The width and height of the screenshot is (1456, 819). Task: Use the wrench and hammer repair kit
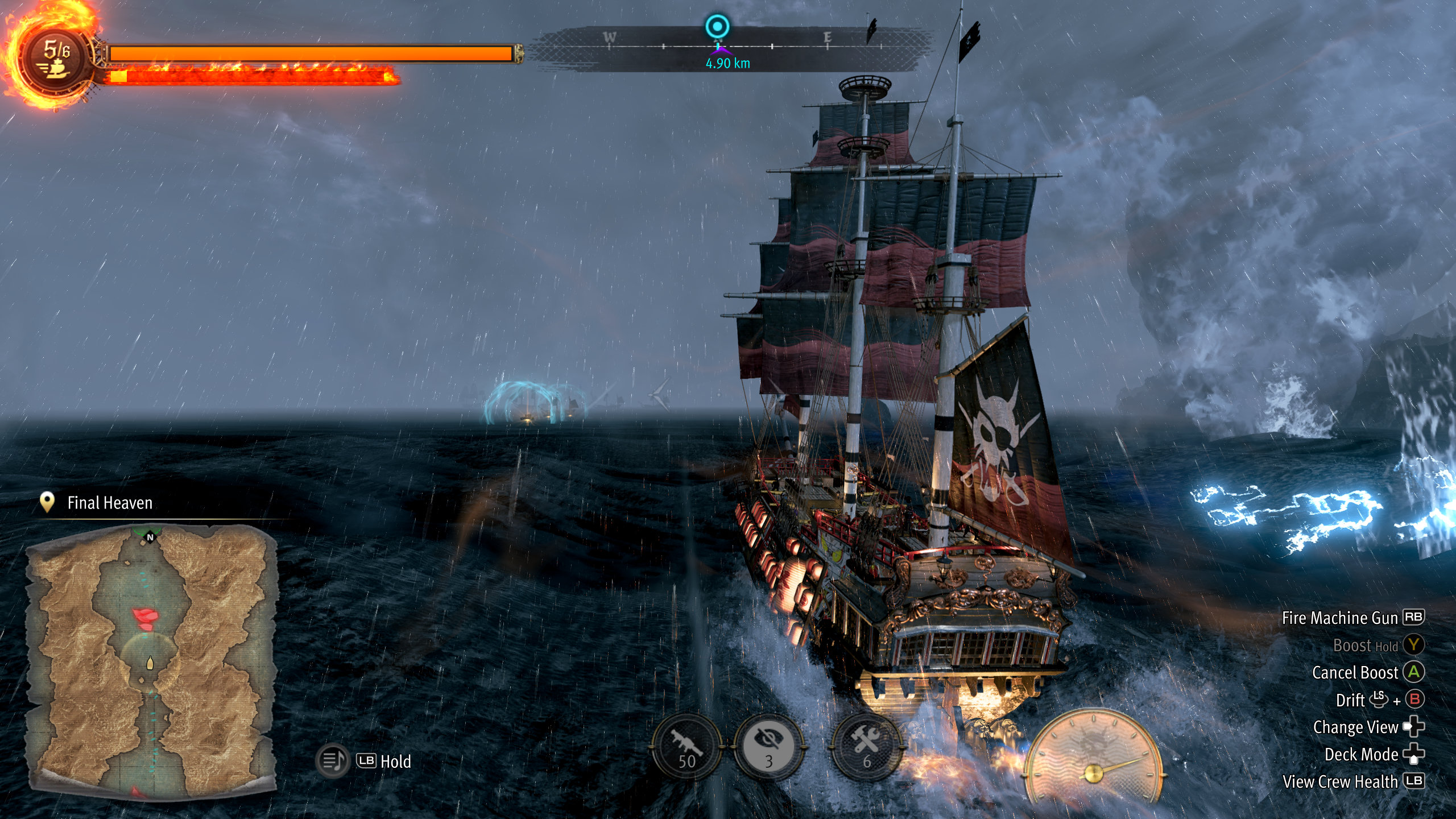point(866,747)
